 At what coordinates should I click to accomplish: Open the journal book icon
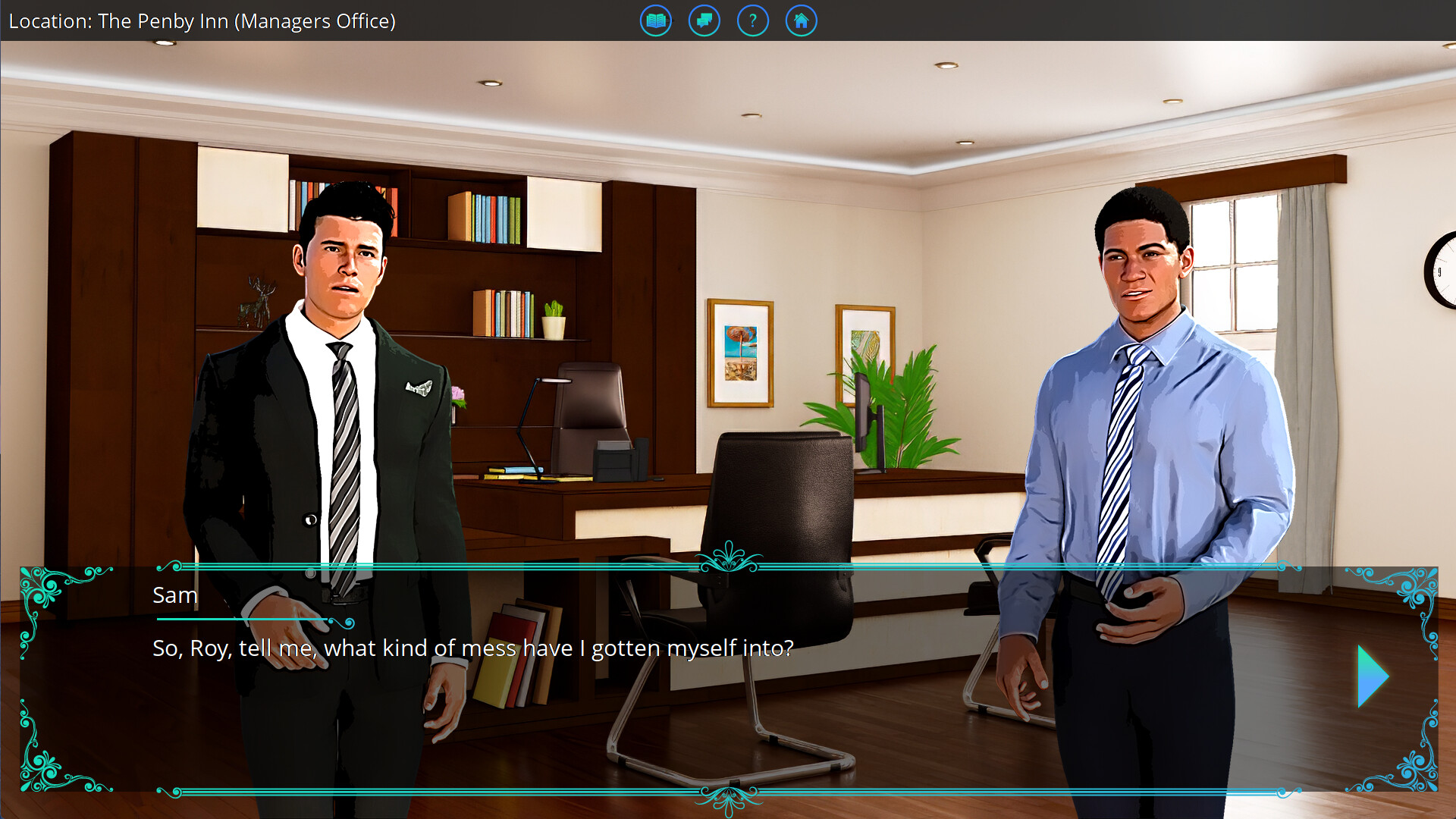click(655, 20)
